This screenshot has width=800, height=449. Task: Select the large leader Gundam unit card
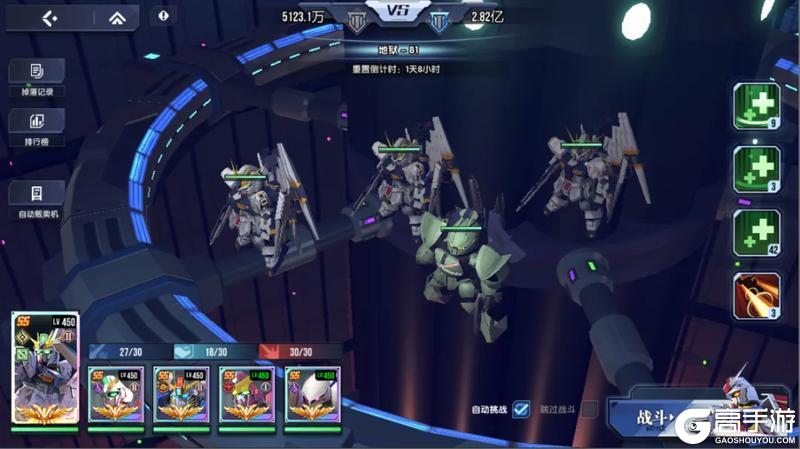click(45, 368)
